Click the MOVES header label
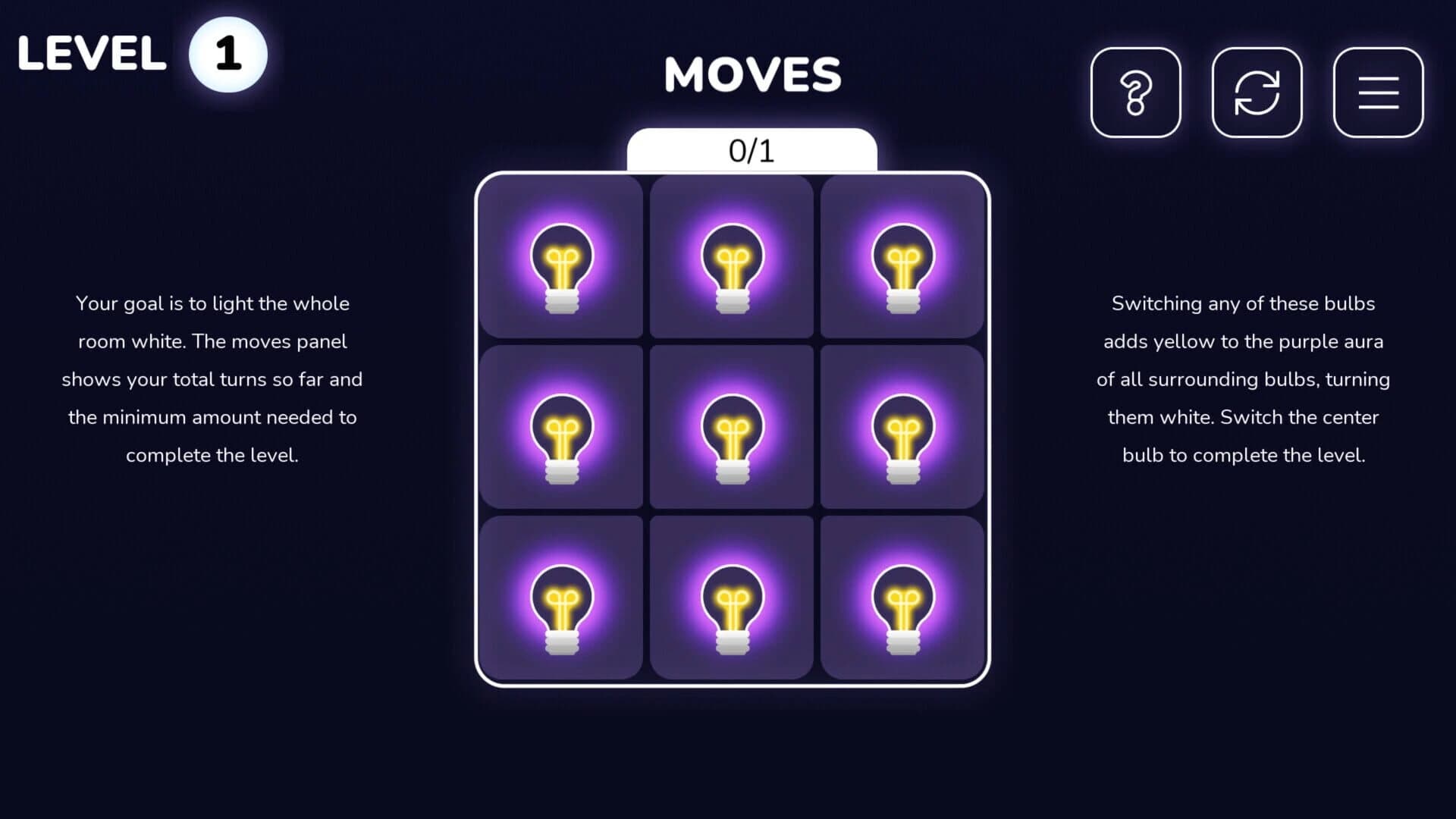Viewport: 1456px width, 819px height. coord(752,74)
